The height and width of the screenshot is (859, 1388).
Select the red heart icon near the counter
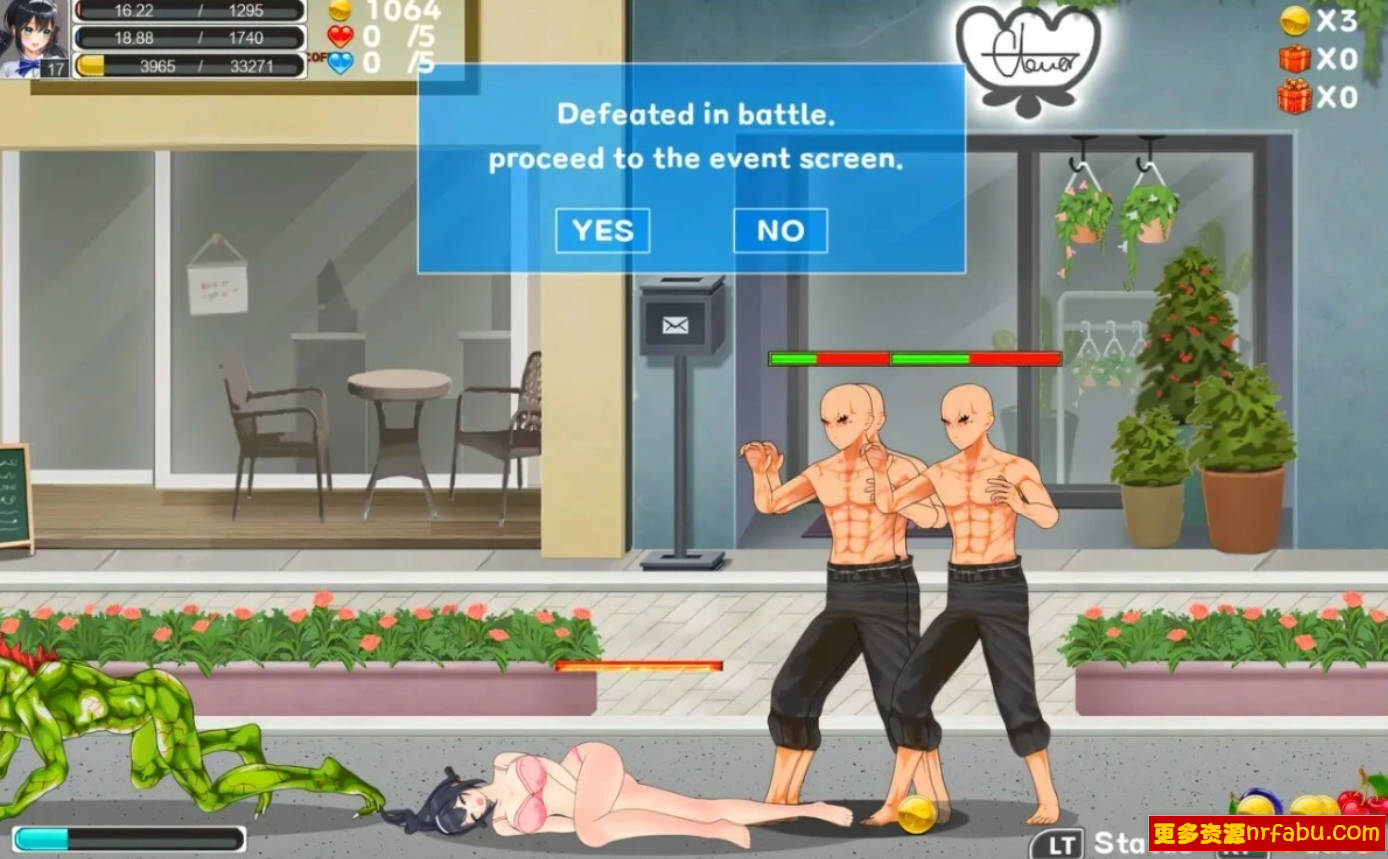click(341, 36)
